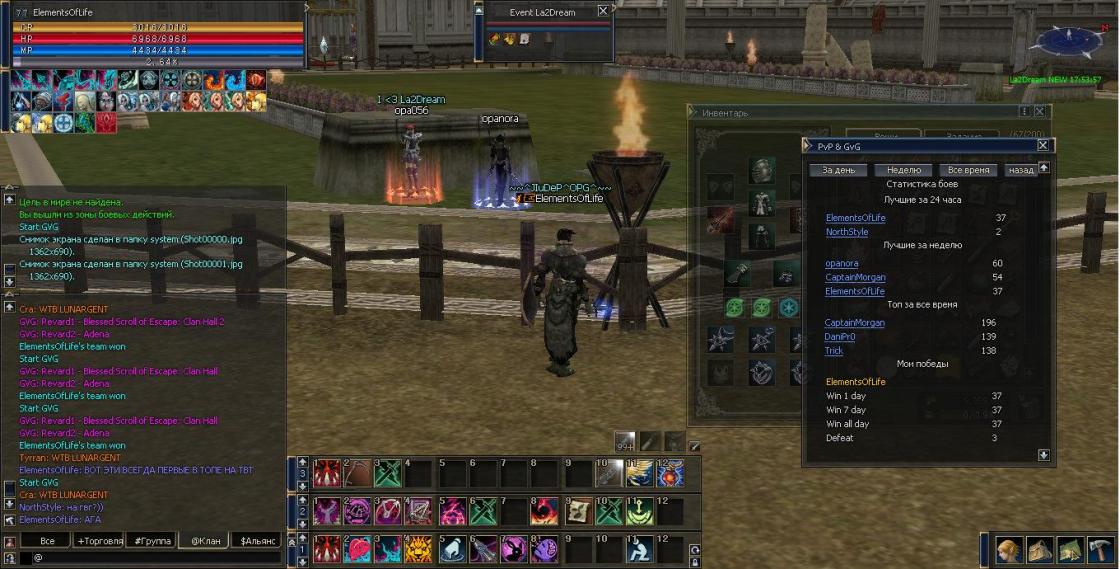Open 'Все время' all-time statistics

[969, 170]
